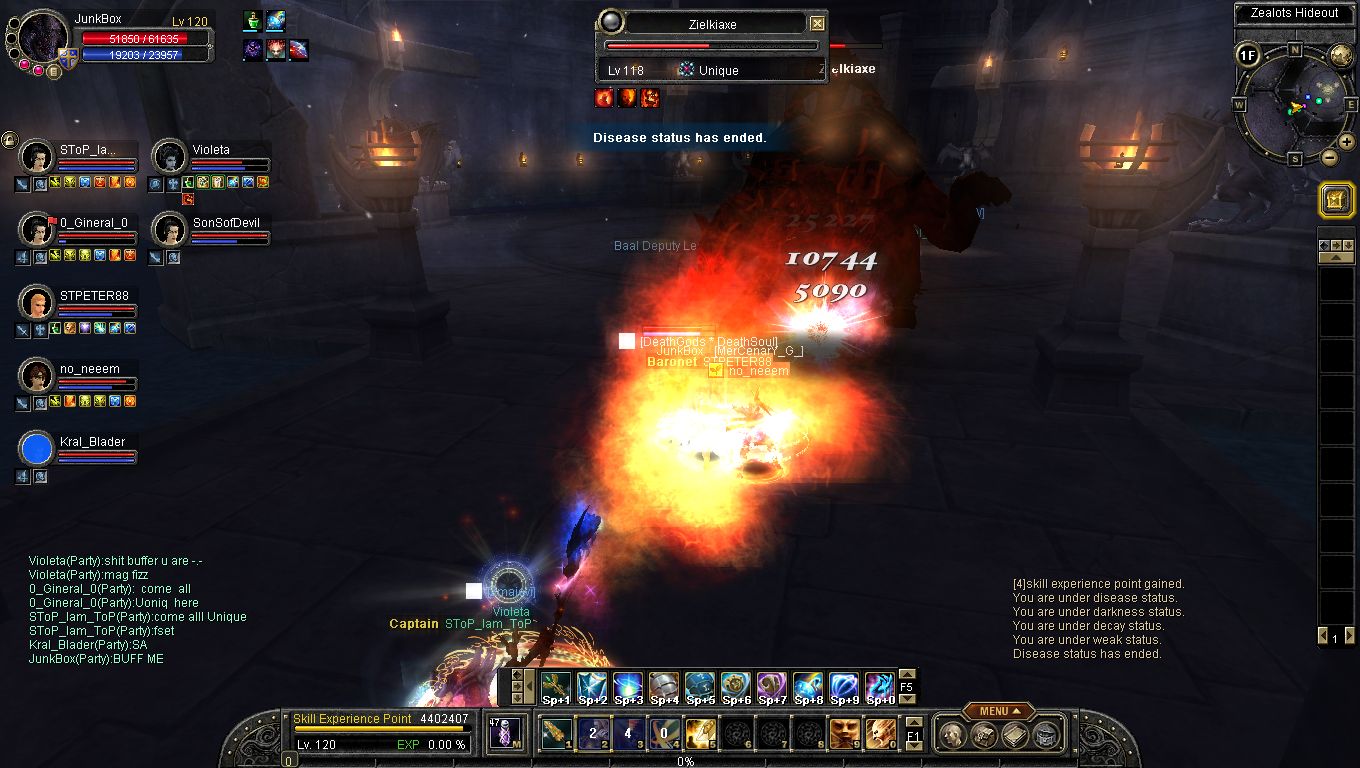Close the Zielkiaxe target window
Viewport: 1360px width, 768px height.
(817, 23)
